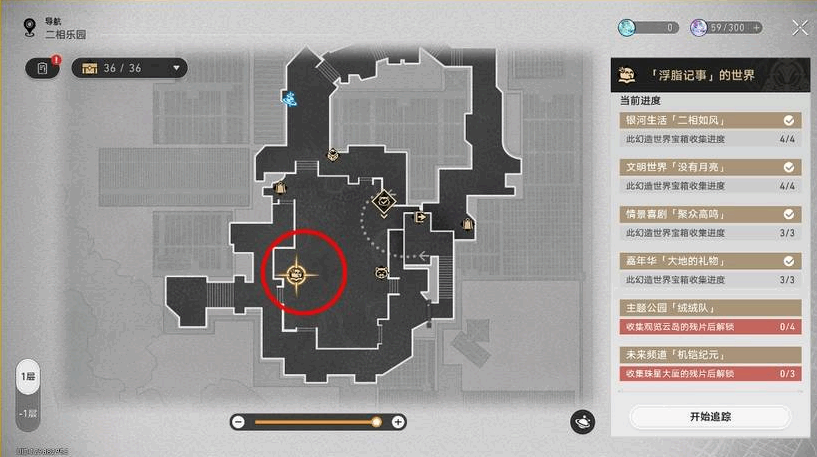This screenshot has width=817, height=457.
Task: Switch to basement floor -1层
Action: [x=28, y=413]
